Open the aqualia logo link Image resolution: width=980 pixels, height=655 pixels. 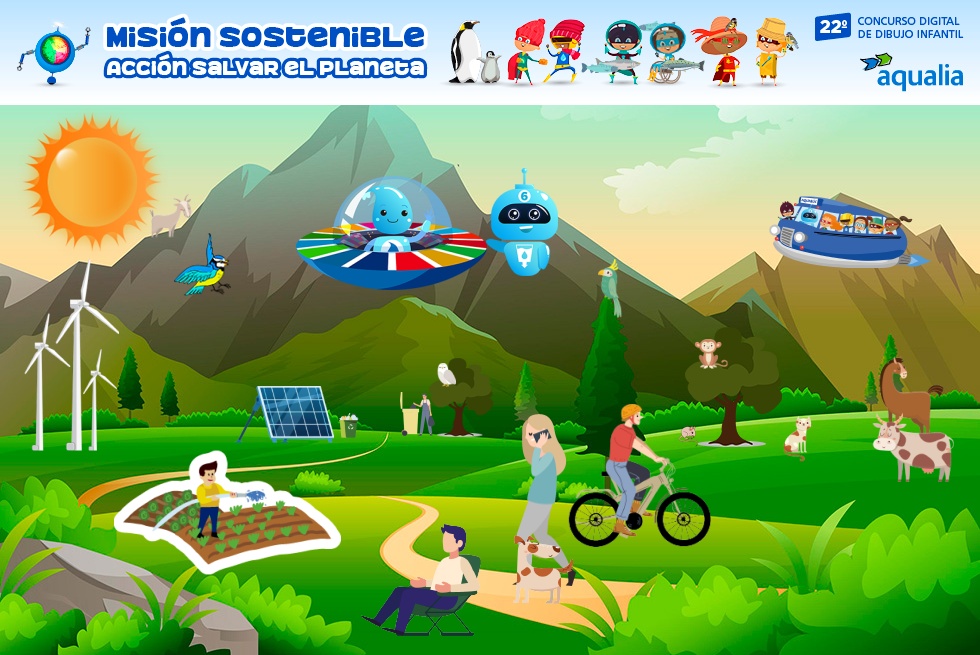pyautogui.click(x=911, y=71)
